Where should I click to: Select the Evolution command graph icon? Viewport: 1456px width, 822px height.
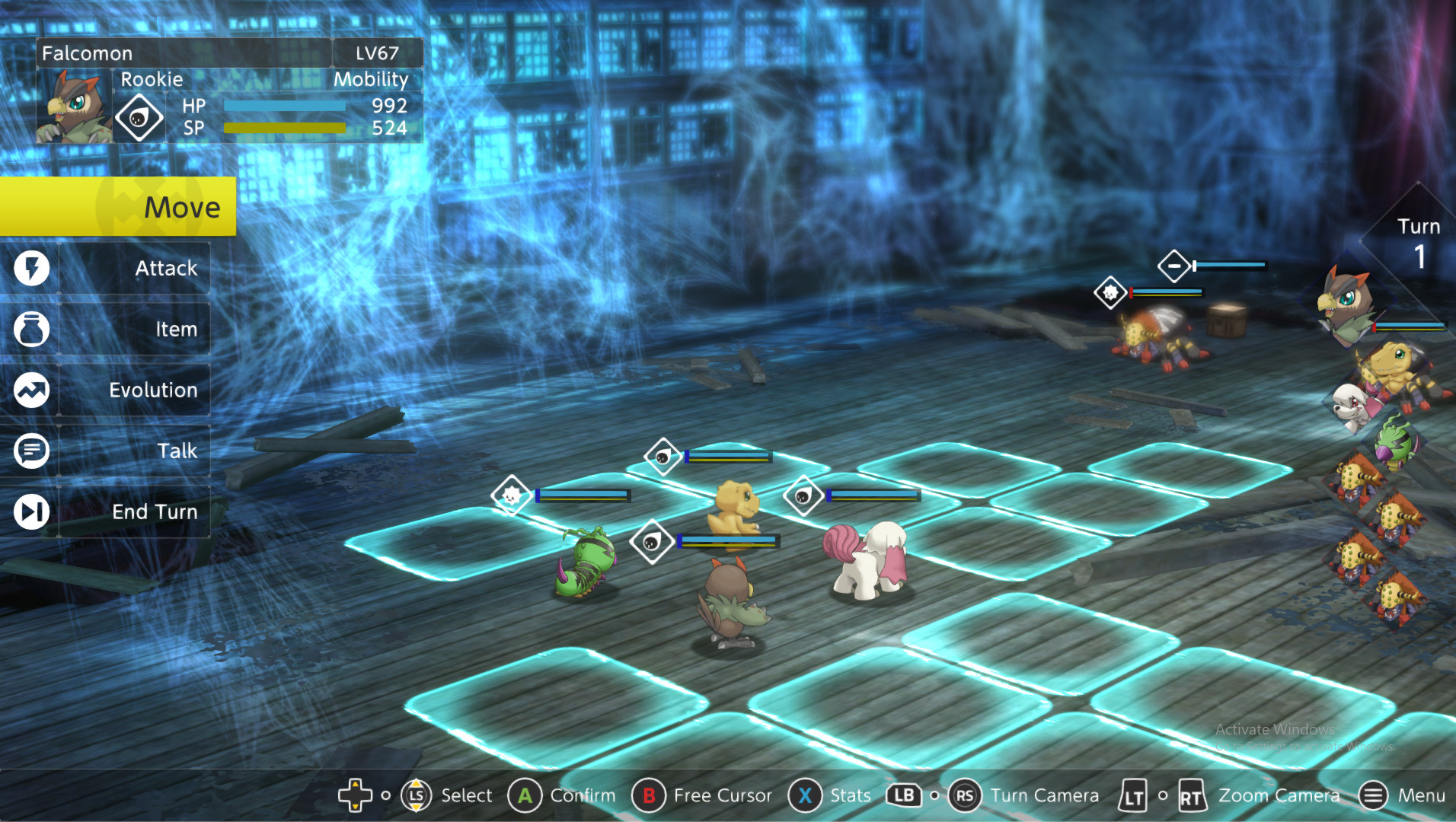(x=30, y=390)
